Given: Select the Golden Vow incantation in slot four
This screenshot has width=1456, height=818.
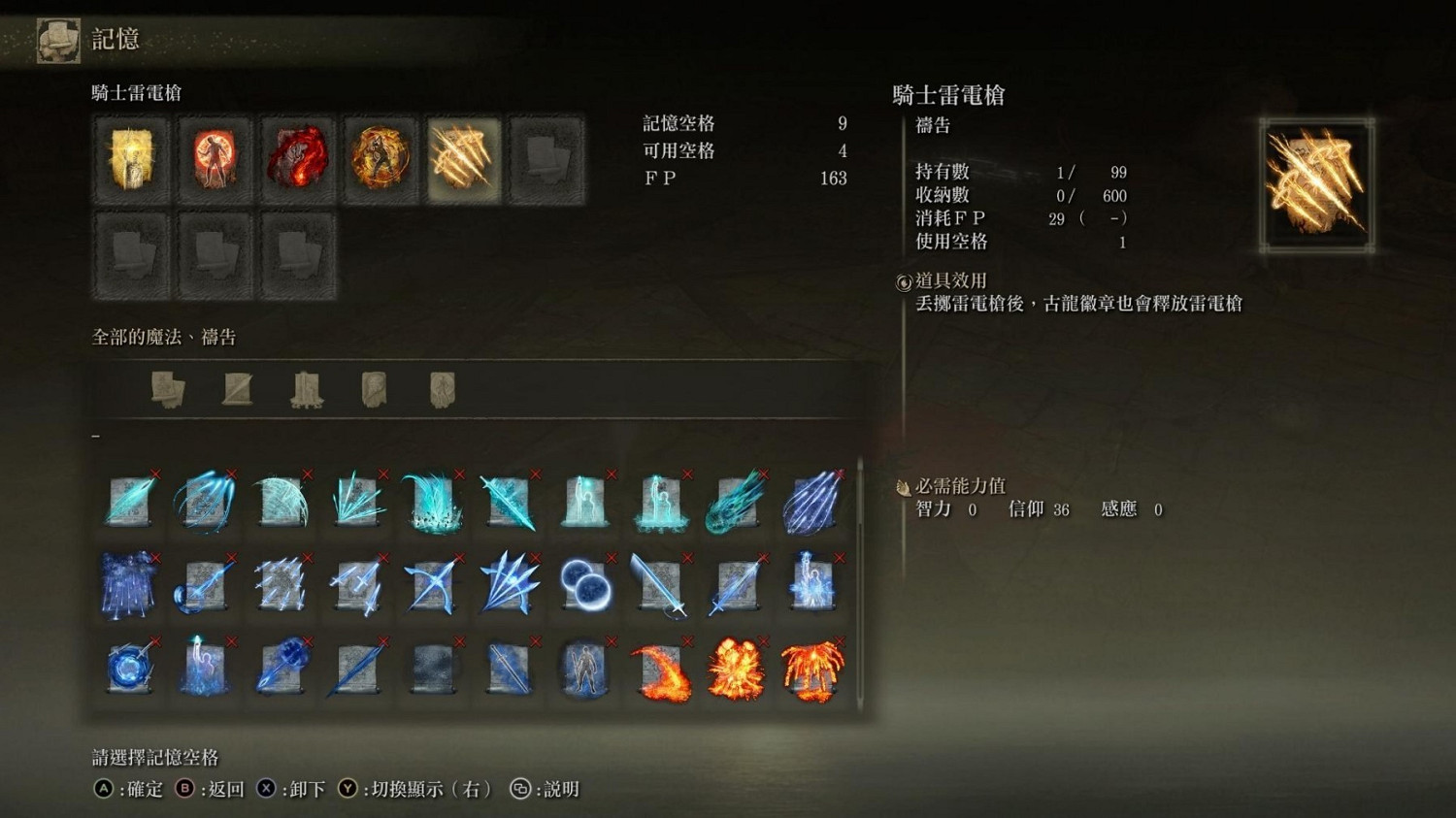Looking at the screenshot, I should (380, 159).
